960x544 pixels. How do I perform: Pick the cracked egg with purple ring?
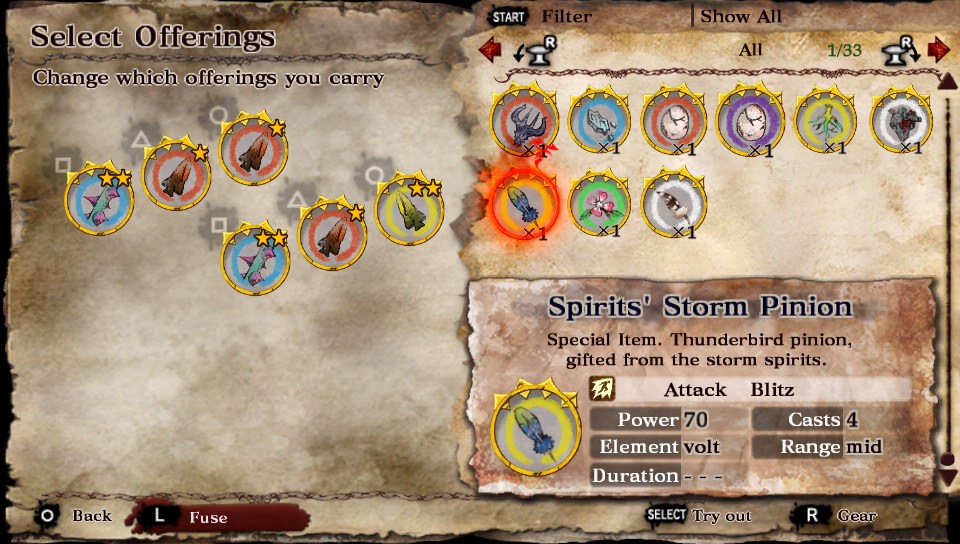pyautogui.click(x=750, y=123)
